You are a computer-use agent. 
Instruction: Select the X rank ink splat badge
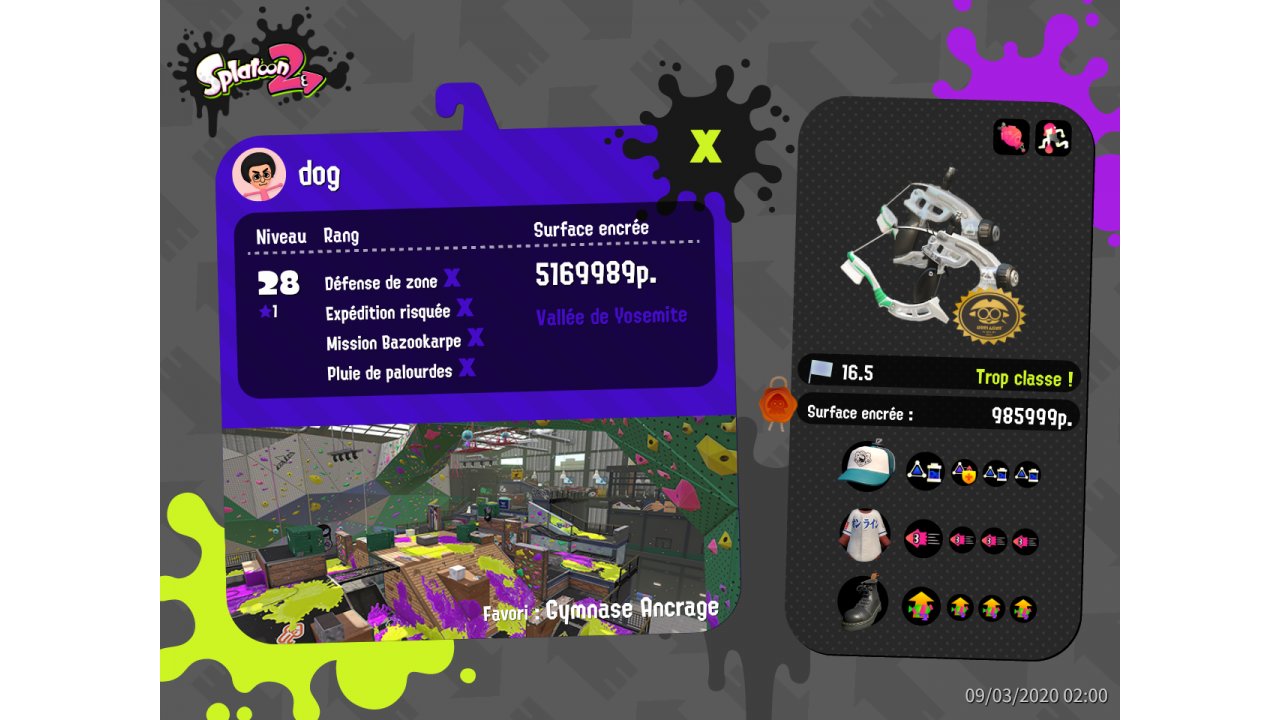tap(705, 146)
